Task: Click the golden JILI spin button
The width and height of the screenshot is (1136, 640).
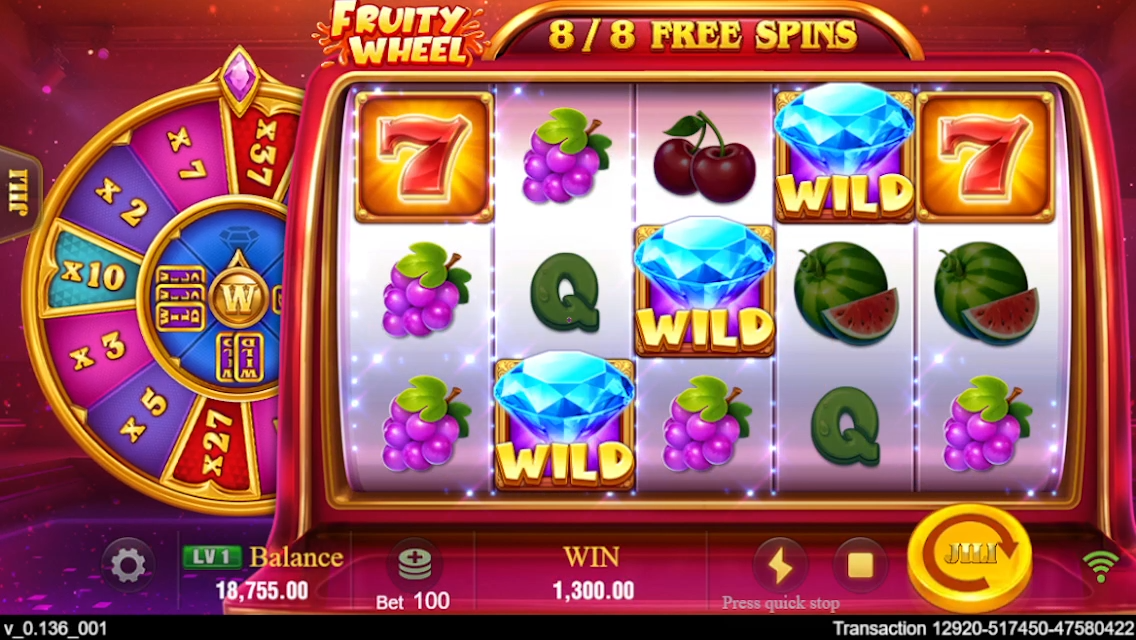Action: (x=969, y=556)
